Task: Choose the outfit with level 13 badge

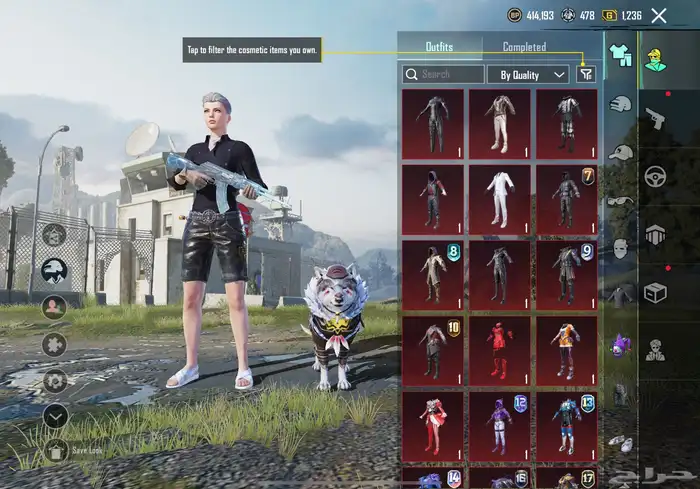Action: 567,425
